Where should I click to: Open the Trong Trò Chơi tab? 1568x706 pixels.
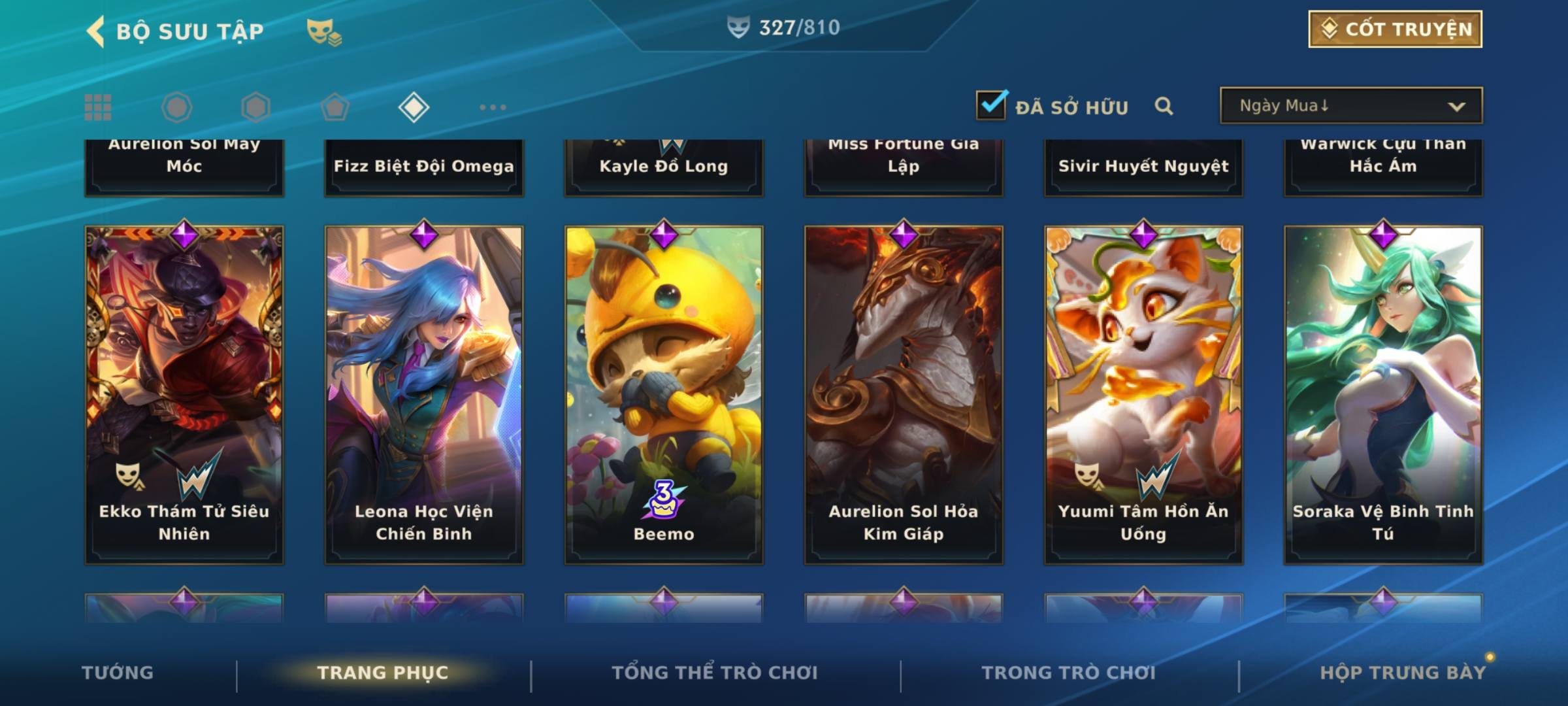pos(1069,673)
